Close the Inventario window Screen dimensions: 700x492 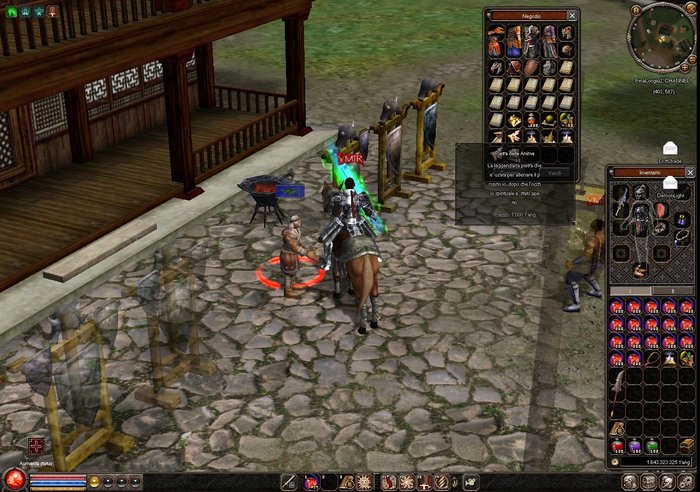[x=693, y=173]
